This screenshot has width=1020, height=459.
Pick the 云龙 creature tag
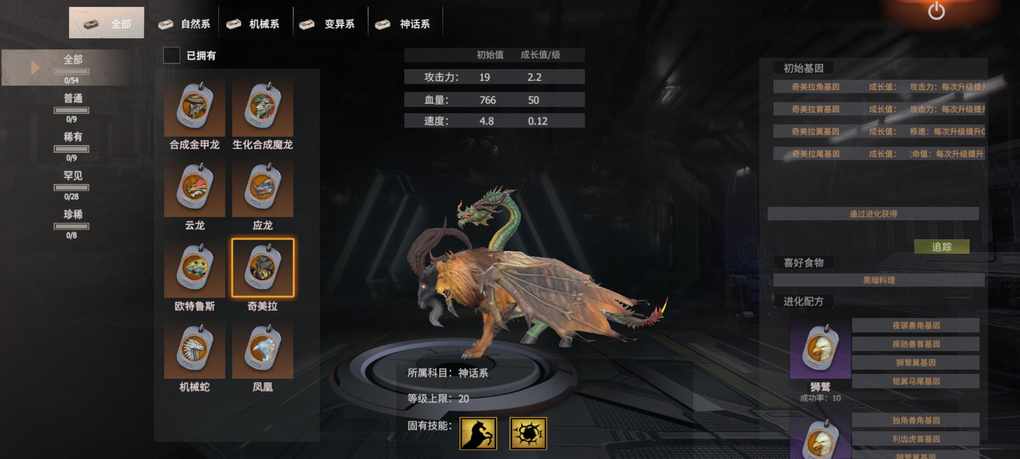[195, 190]
